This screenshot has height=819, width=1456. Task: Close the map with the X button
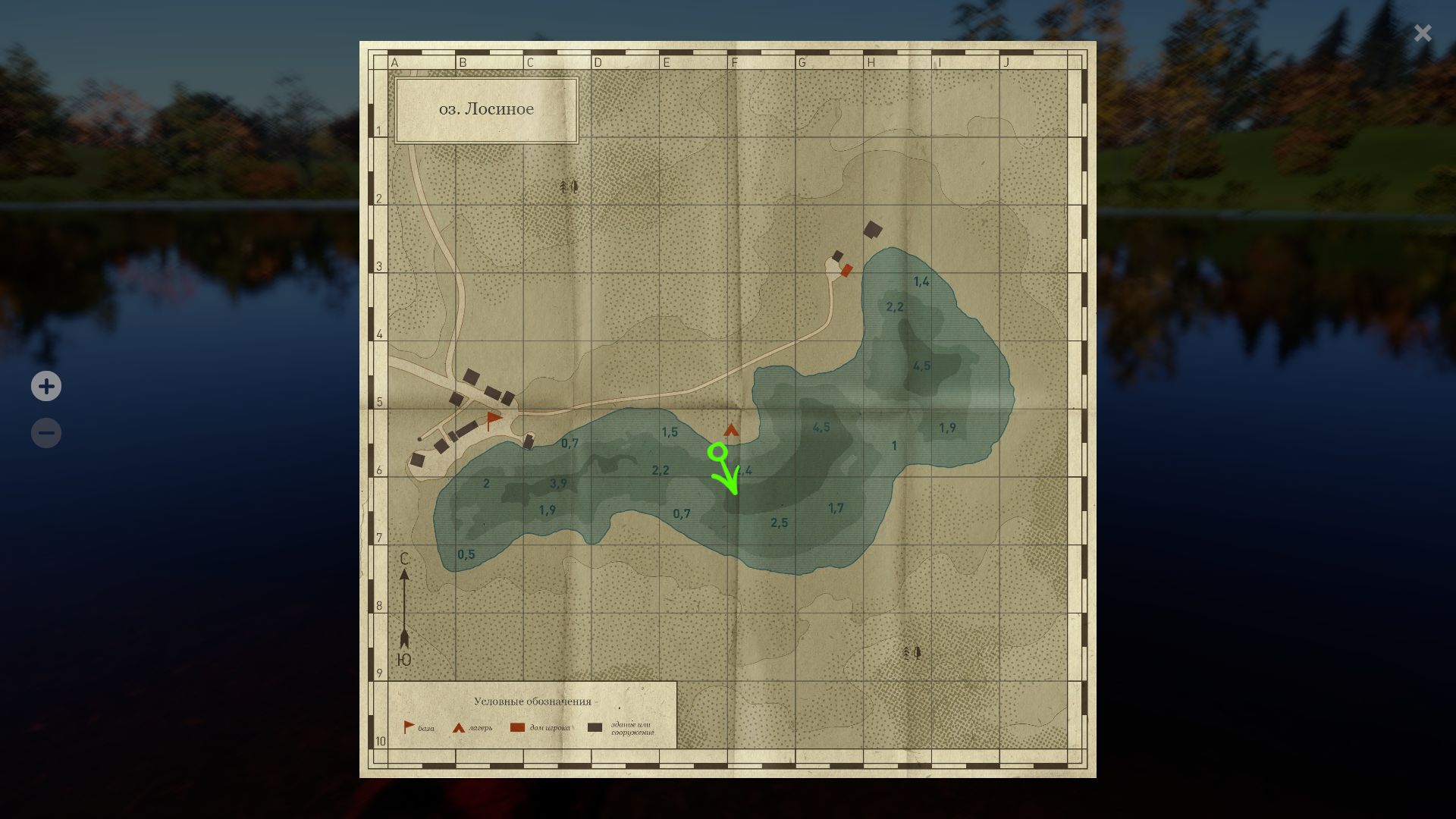tap(1422, 33)
